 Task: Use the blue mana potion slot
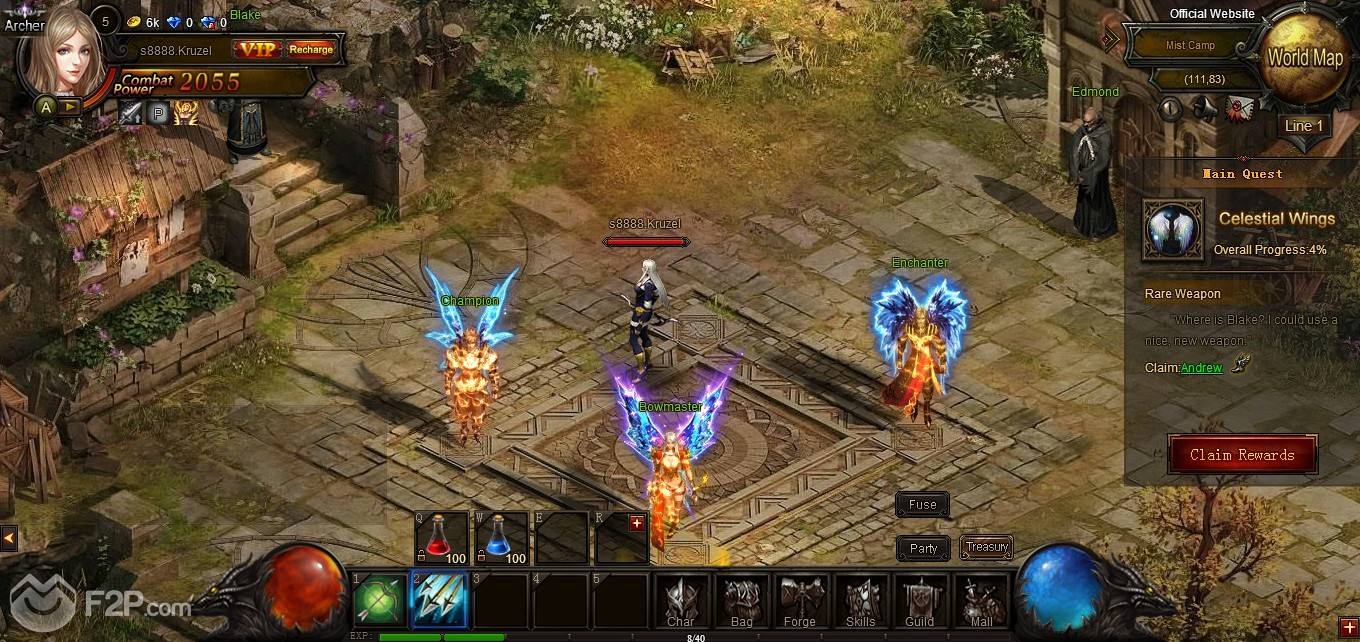502,538
